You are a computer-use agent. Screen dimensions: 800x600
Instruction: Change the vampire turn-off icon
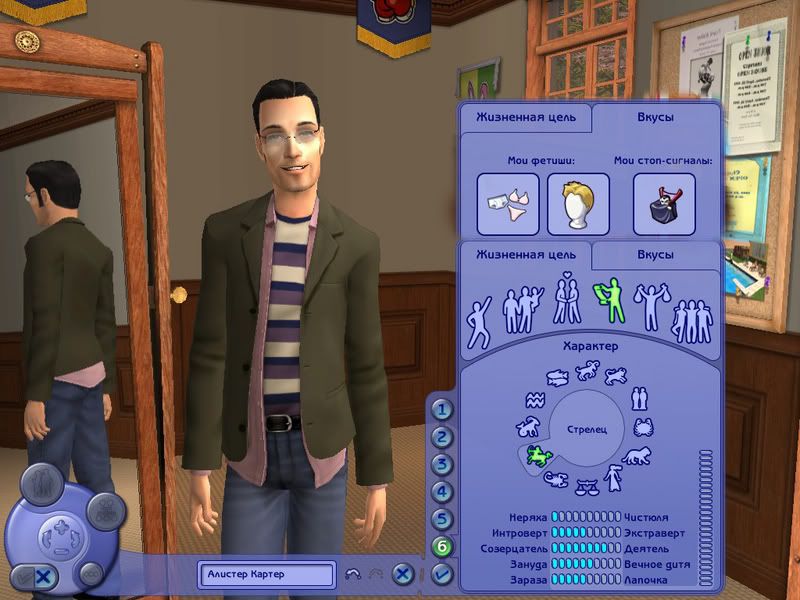pyautogui.click(x=664, y=204)
